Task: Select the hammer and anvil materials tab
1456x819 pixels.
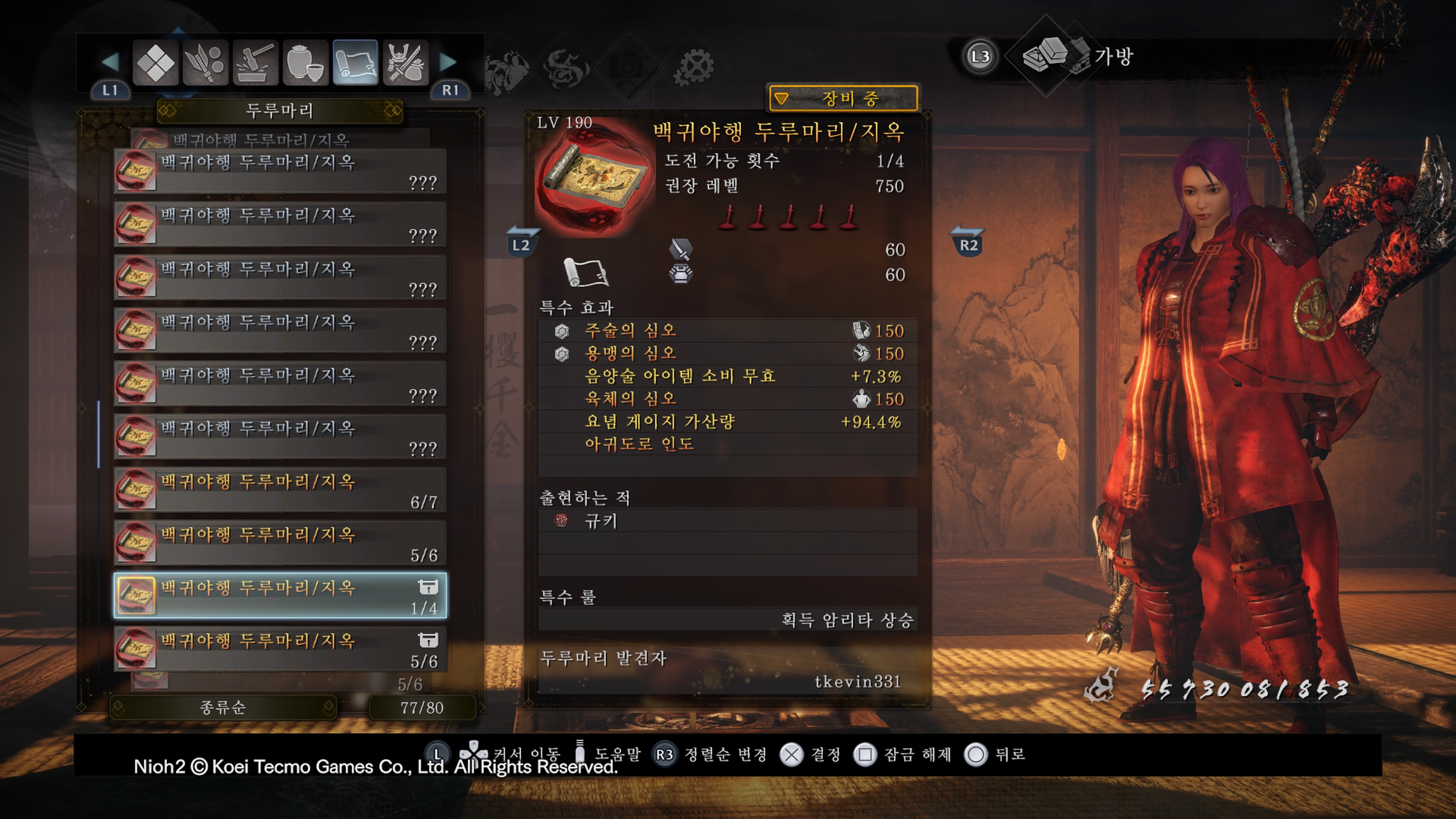Action: (x=256, y=62)
